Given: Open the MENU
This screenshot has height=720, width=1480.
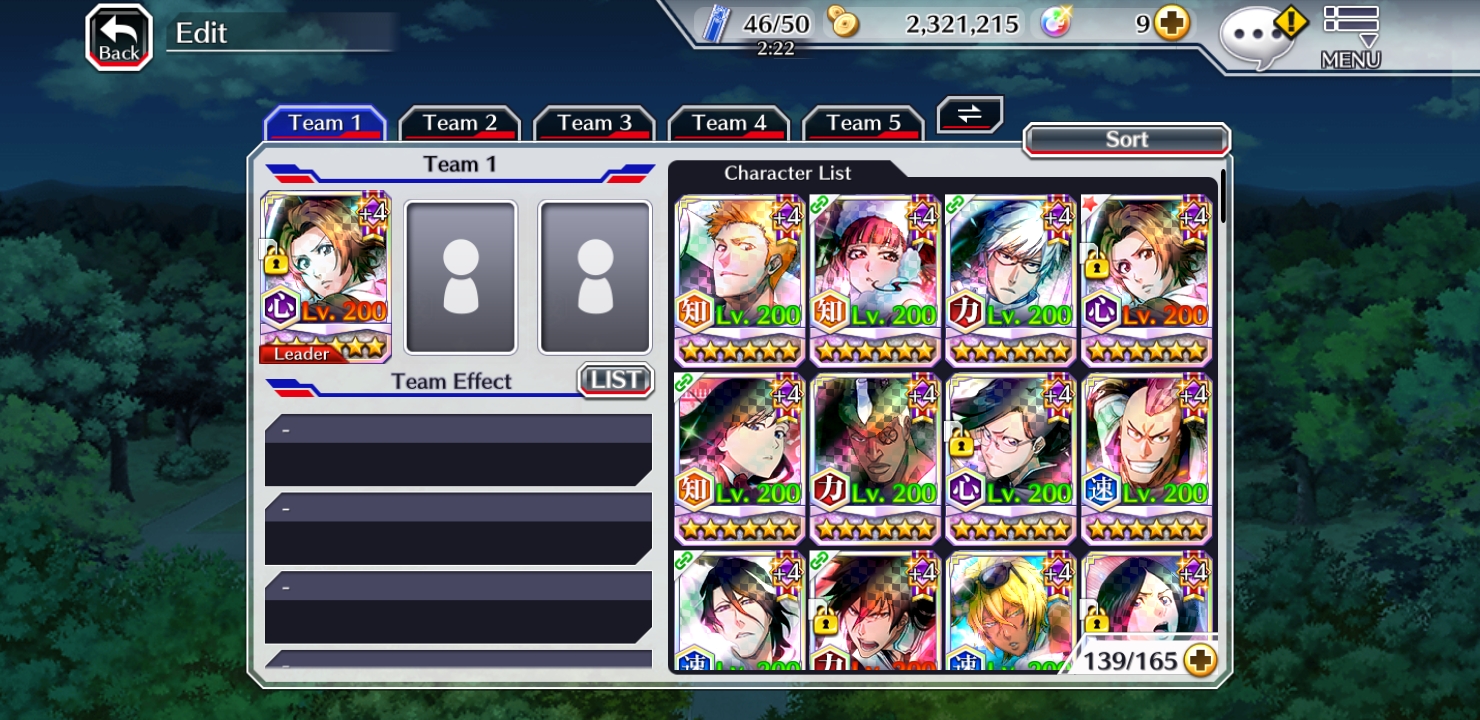Looking at the screenshot, I should pos(1350,38).
